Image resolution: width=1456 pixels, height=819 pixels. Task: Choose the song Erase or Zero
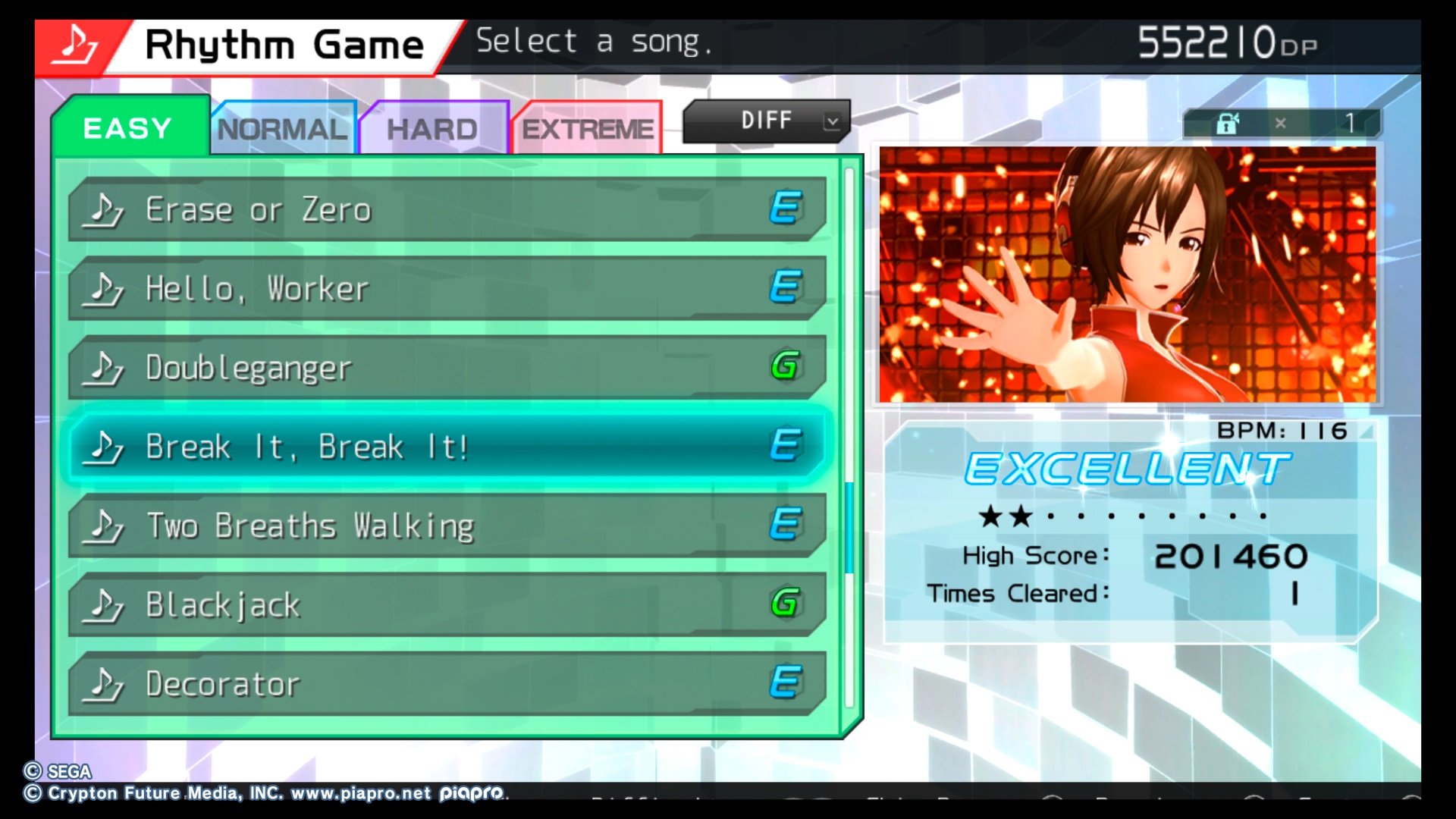[446, 210]
